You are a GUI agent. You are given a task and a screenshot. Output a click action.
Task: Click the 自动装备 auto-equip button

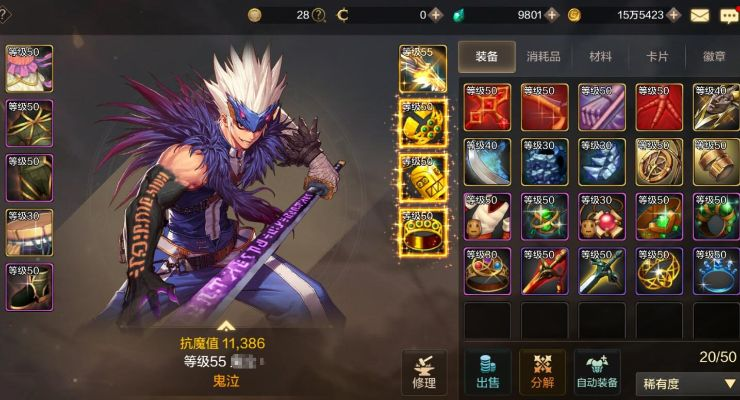pos(597,373)
